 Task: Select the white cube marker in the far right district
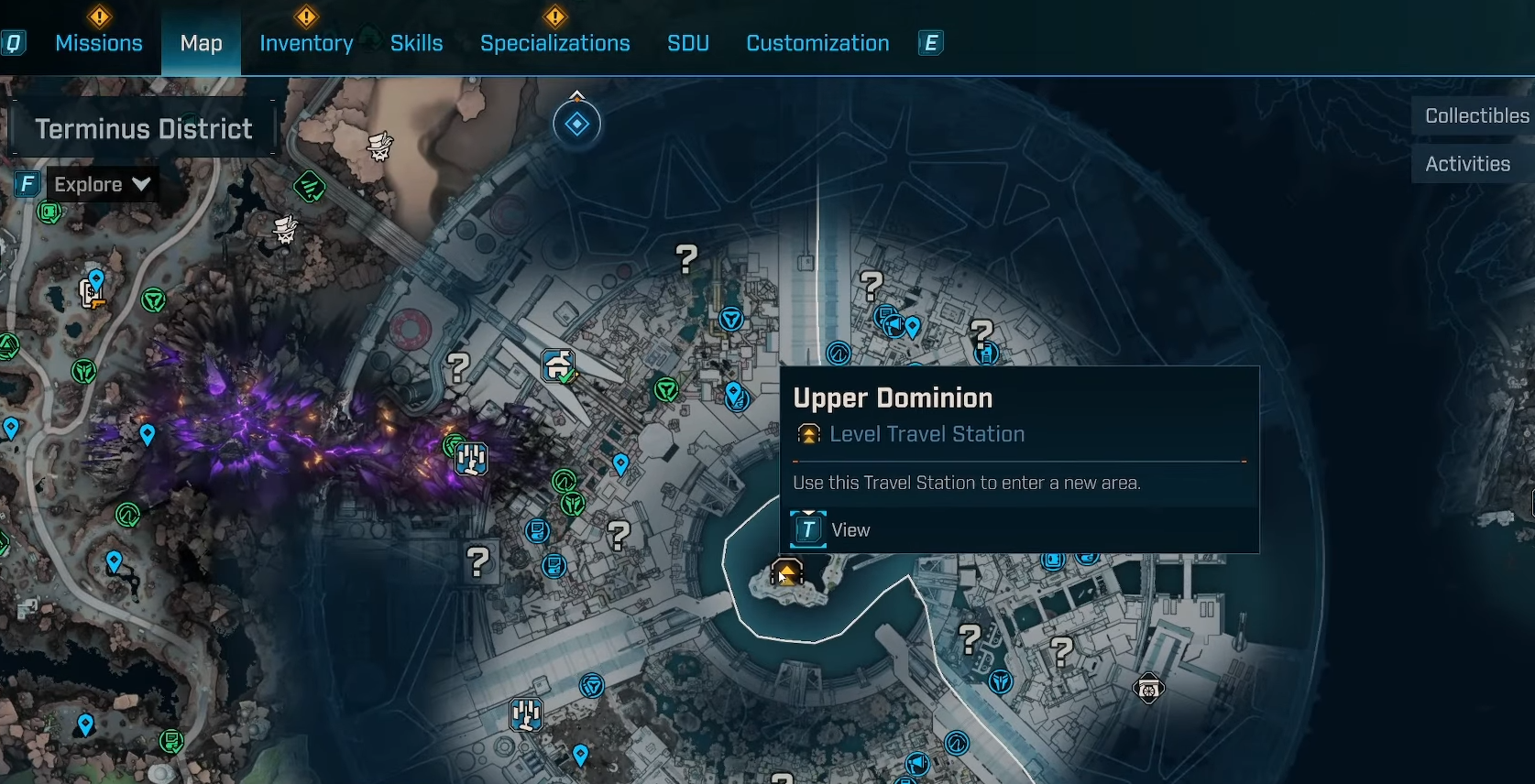(1148, 688)
